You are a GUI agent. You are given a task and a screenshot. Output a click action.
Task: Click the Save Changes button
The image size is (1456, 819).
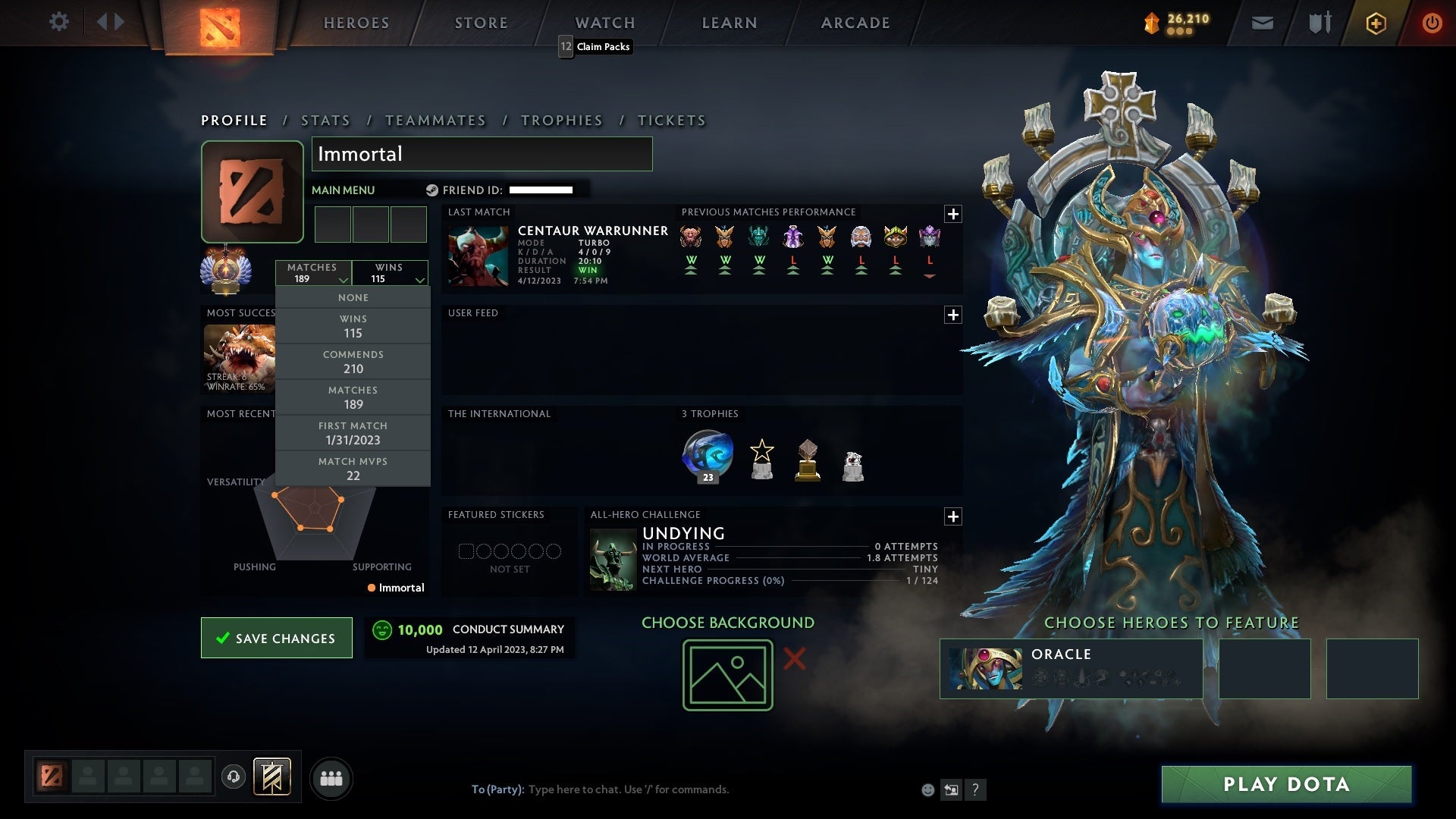point(276,638)
